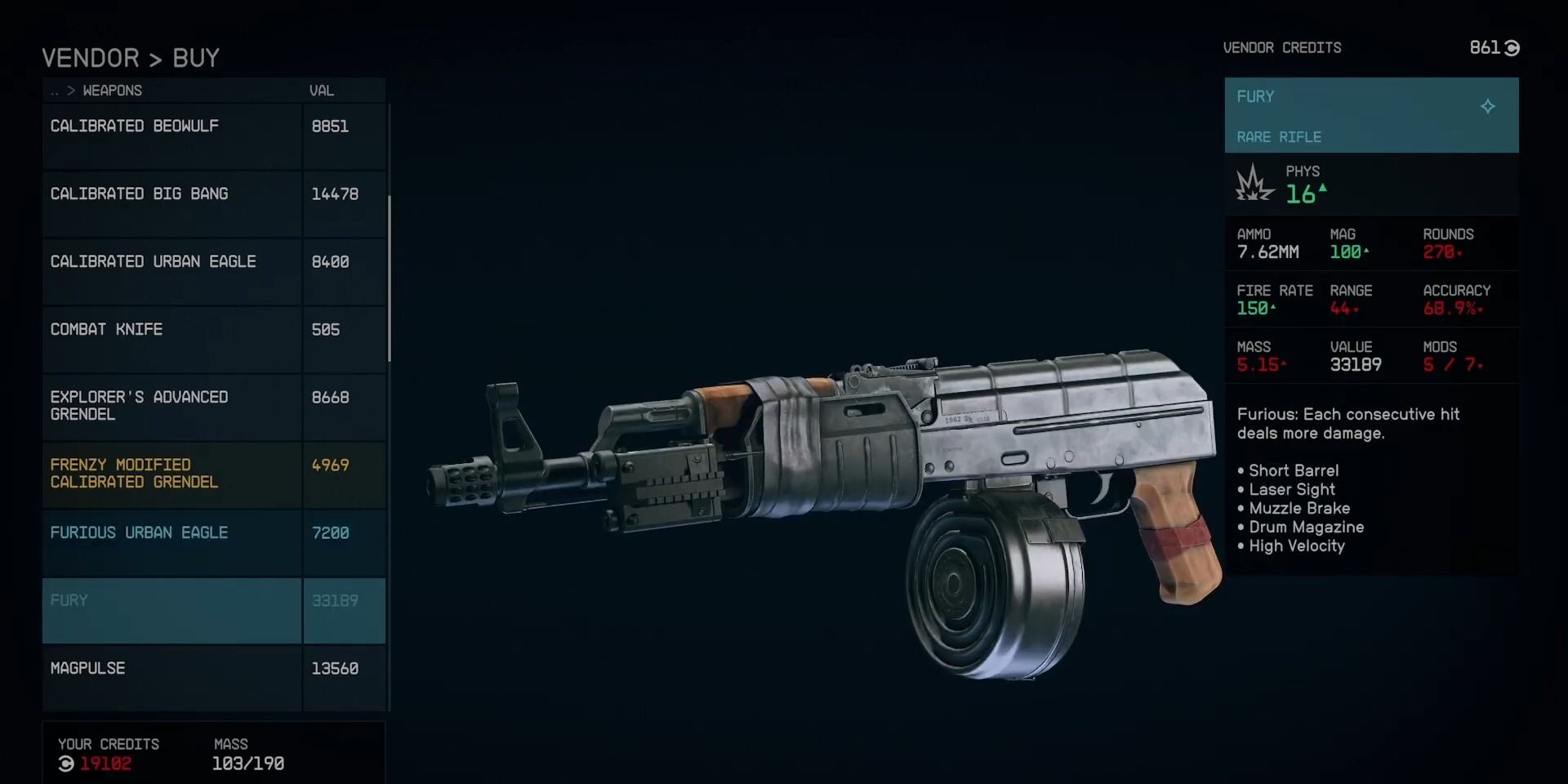
Task: Click the VAL column header
Action: (x=322, y=91)
